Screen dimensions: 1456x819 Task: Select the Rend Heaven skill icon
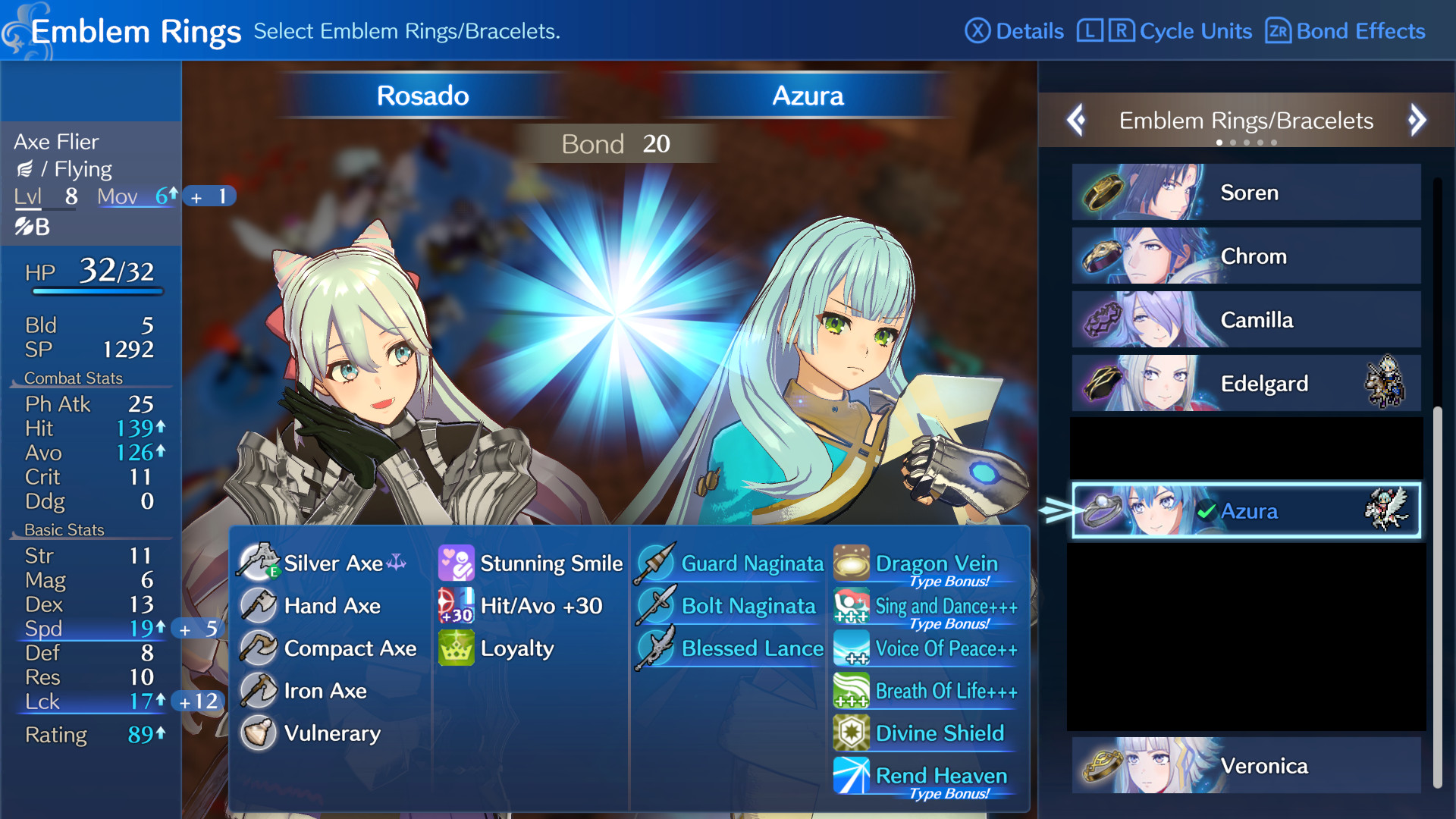click(x=852, y=775)
